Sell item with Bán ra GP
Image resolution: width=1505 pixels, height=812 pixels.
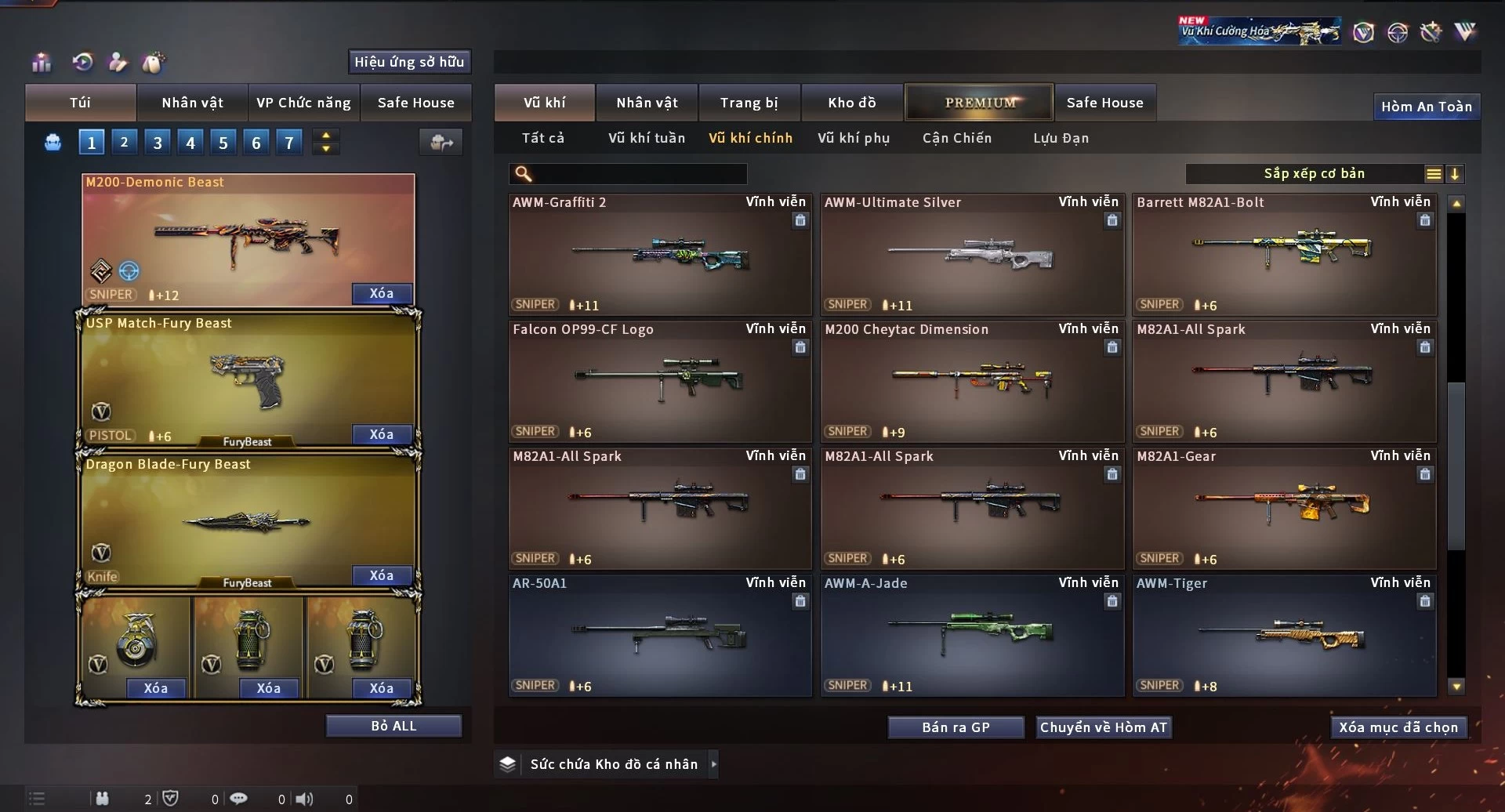point(956,727)
